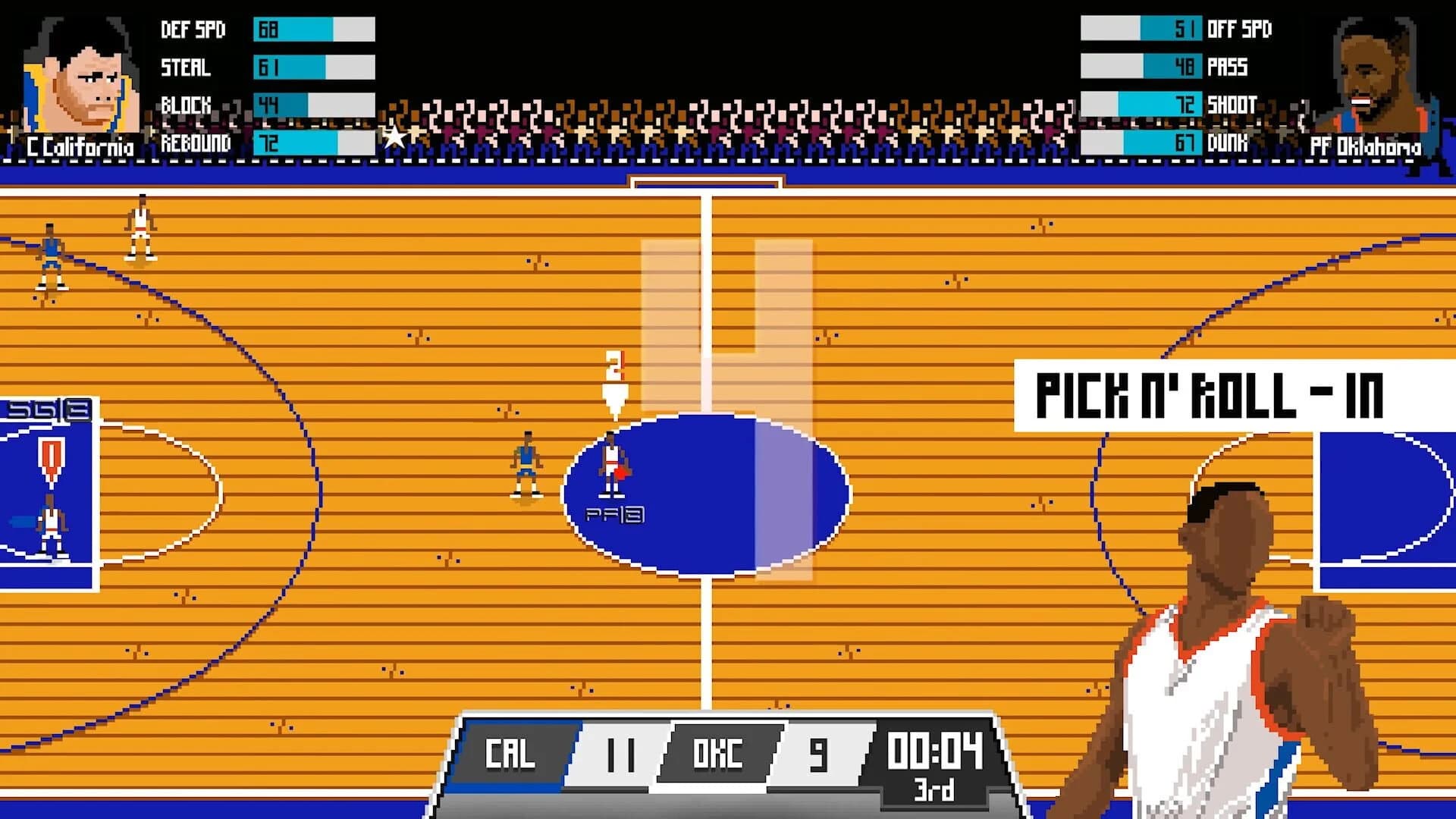Screen dimensions: 1456x819
Task: Click the pass target arrow marked 2
Action: pyautogui.click(x=616, y=379)
